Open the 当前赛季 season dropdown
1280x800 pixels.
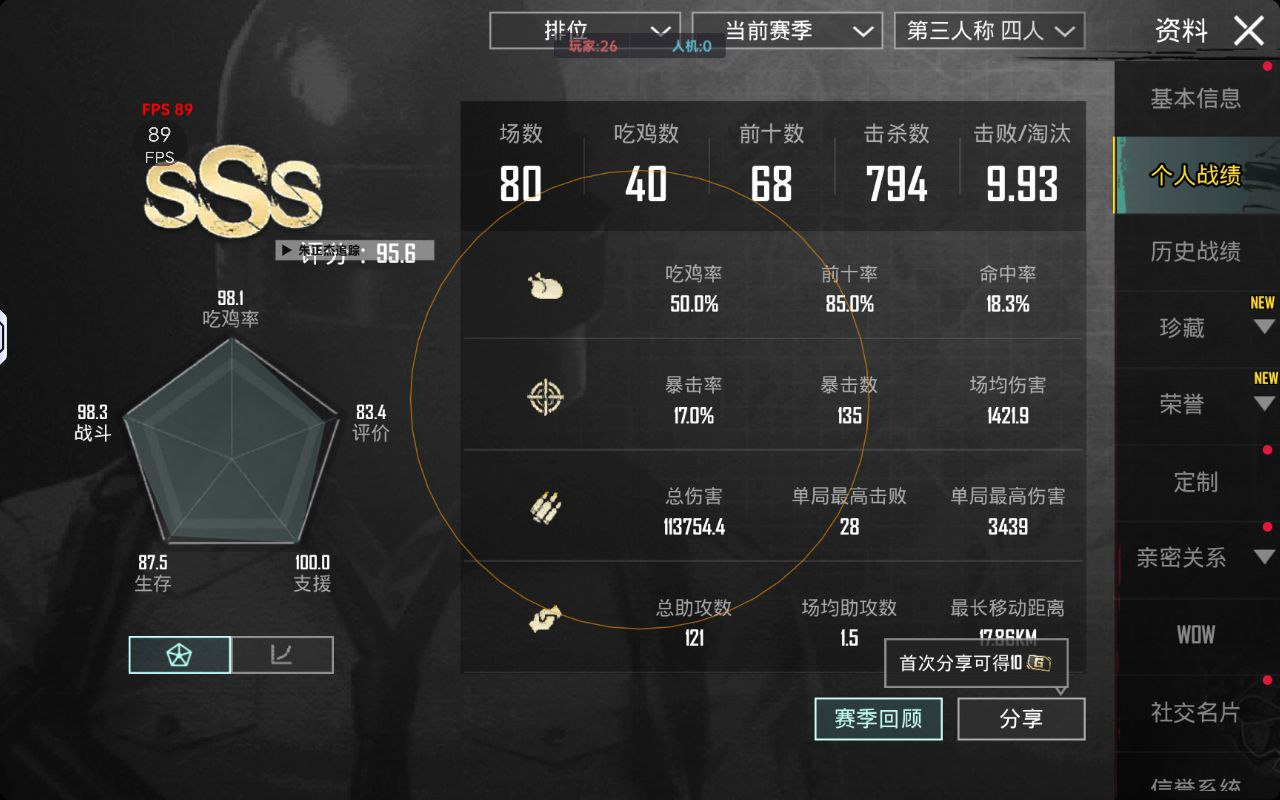pos(787,30)
